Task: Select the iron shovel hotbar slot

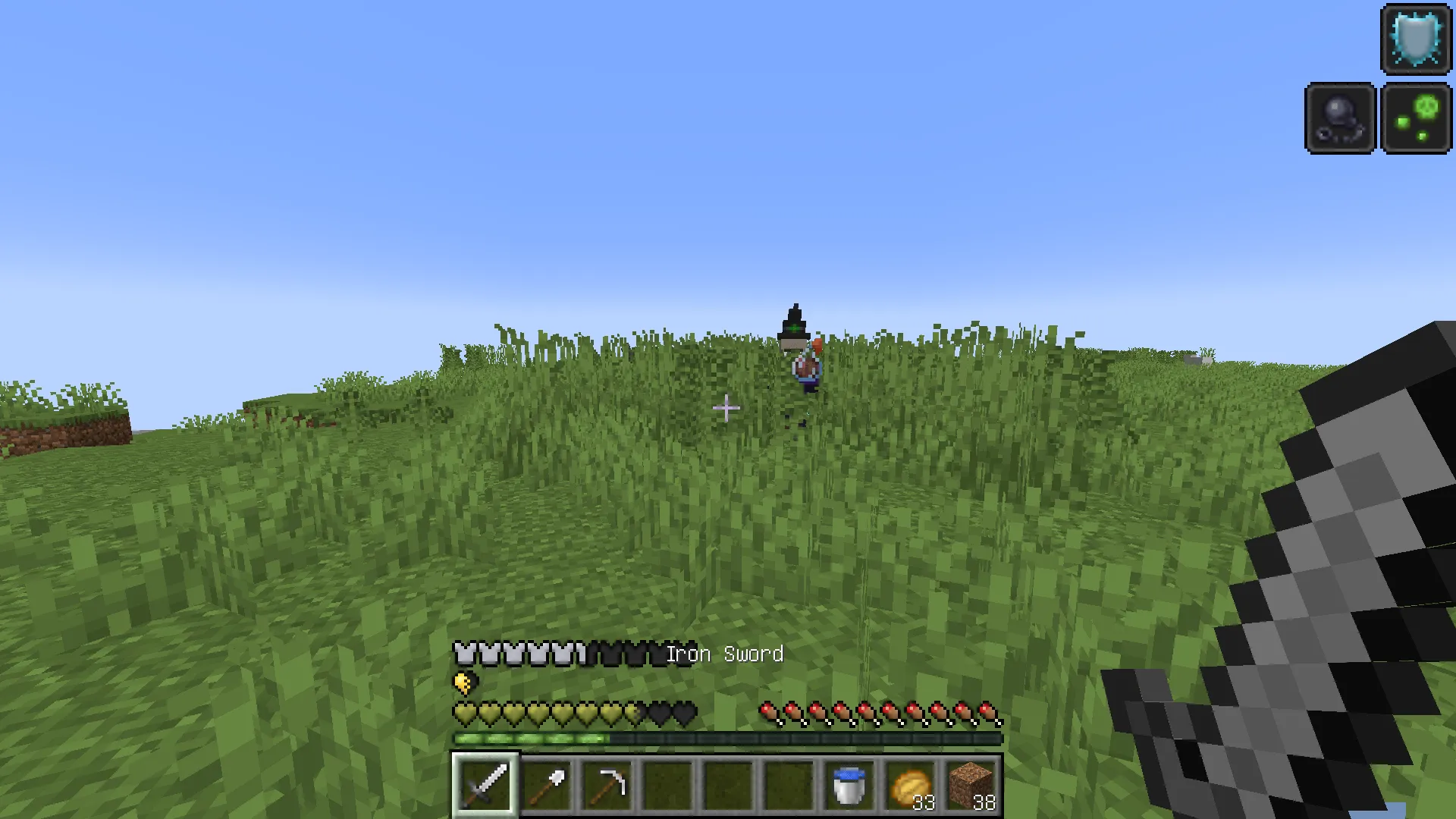Action: pos(547,785)
